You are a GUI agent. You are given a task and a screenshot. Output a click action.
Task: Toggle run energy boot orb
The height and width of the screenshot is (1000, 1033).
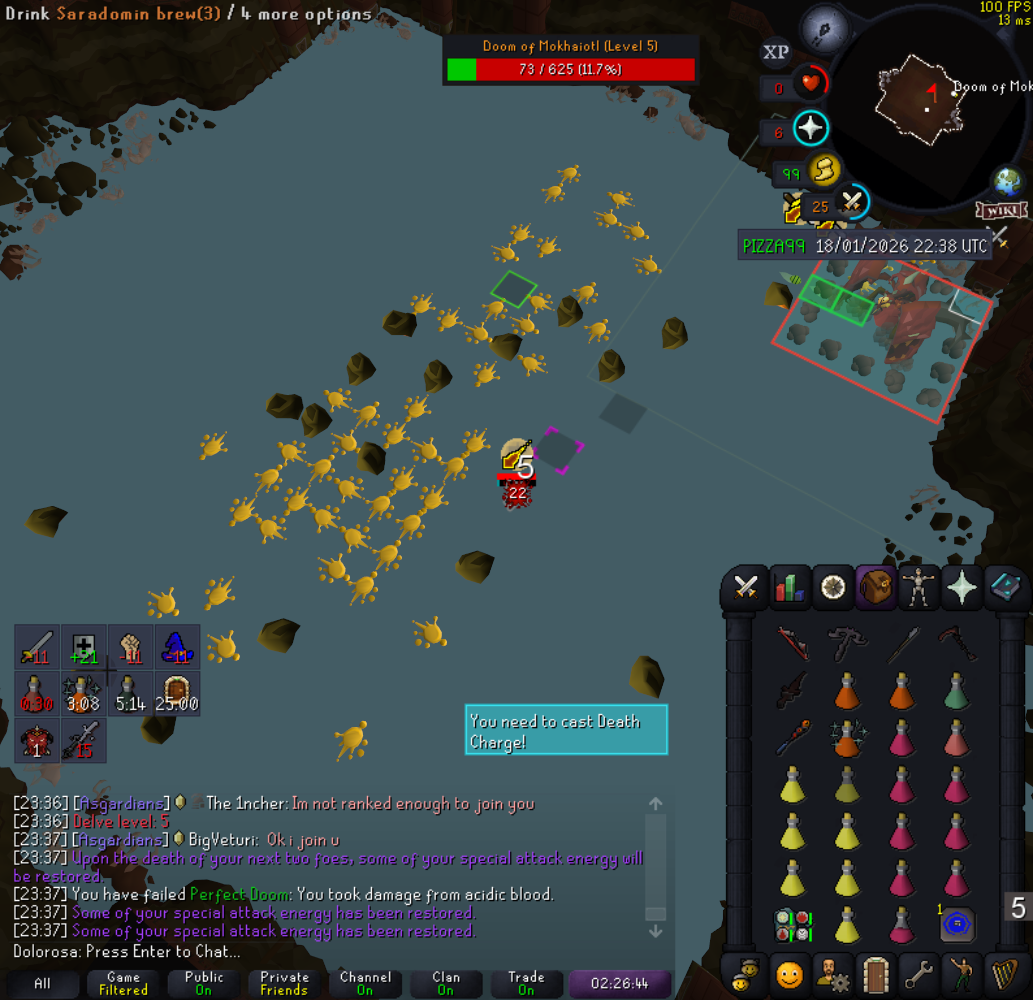pyautogui.click(x=823, y=171)
